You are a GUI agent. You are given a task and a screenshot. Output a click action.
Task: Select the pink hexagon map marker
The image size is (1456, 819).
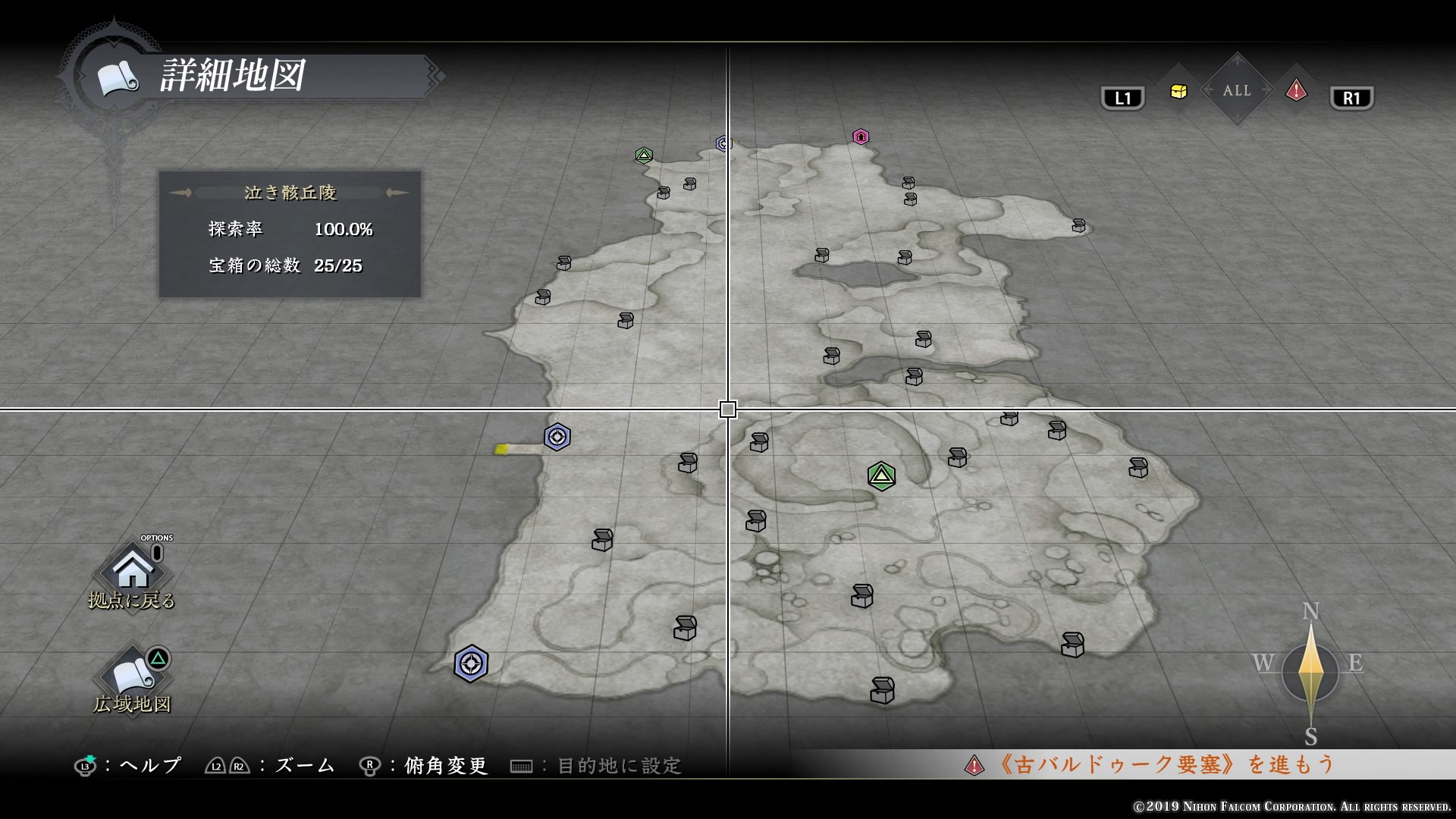pyautogui.click(x=861, y=136)
